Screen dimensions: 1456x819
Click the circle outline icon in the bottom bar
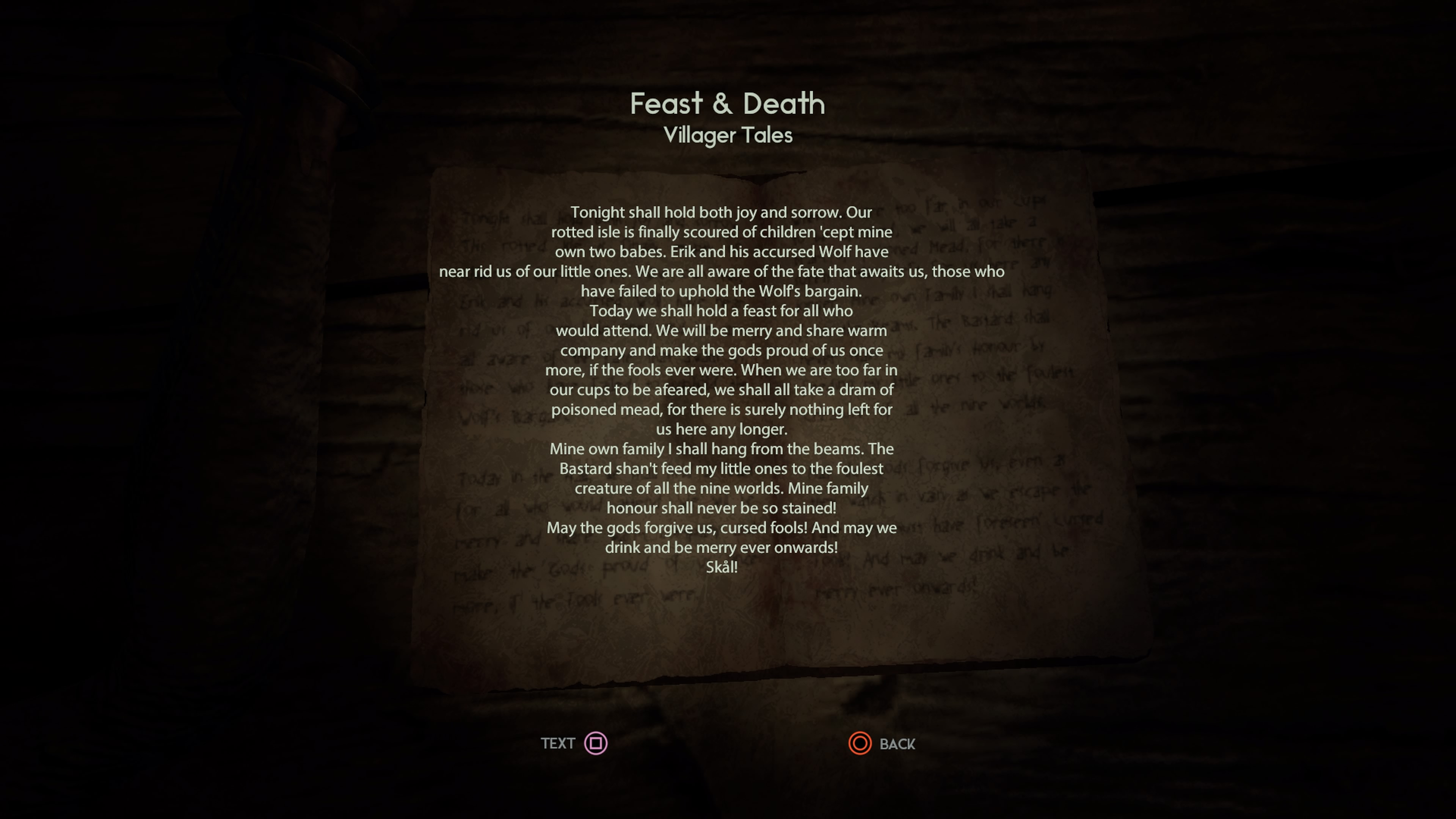(860, 744)
